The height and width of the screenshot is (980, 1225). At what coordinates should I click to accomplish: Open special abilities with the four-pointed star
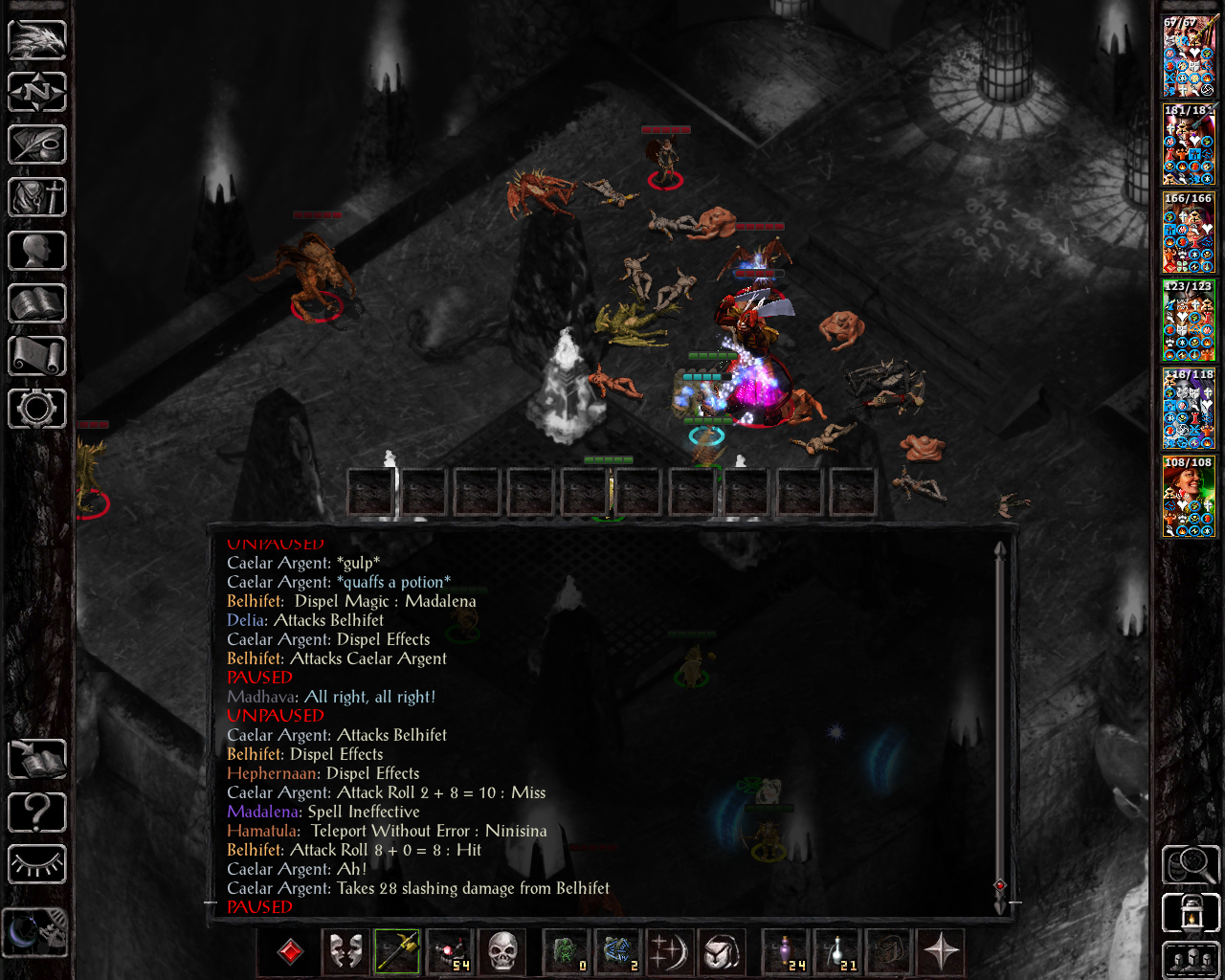(941, 952)
